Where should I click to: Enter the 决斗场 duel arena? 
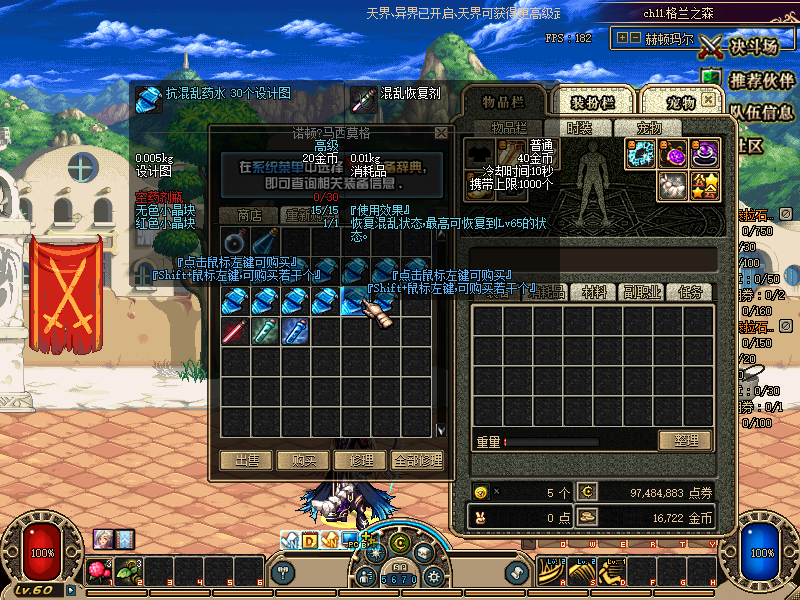pyautogui.click(x=739, y=46)
